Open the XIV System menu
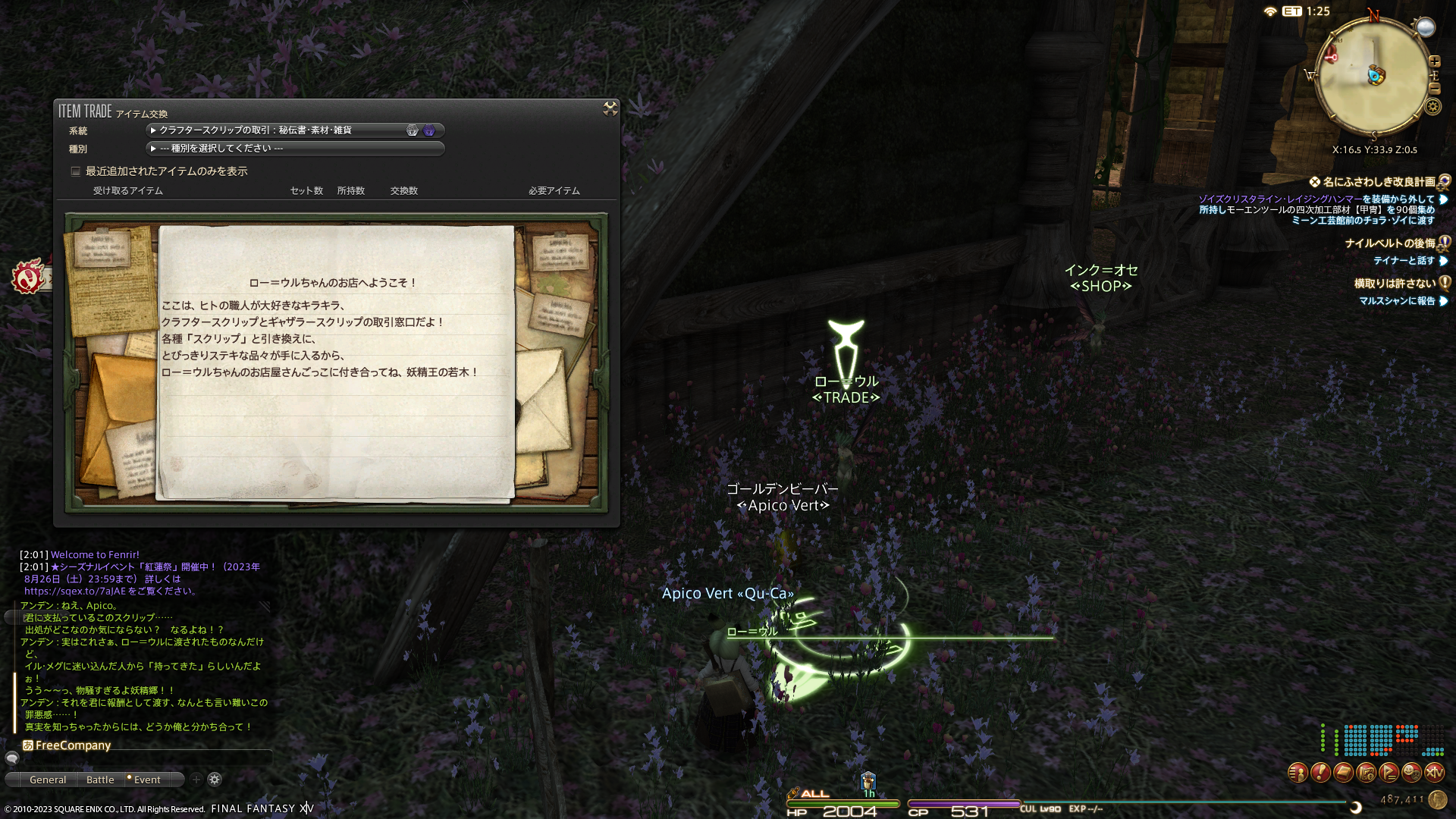 pos(1434,773)
